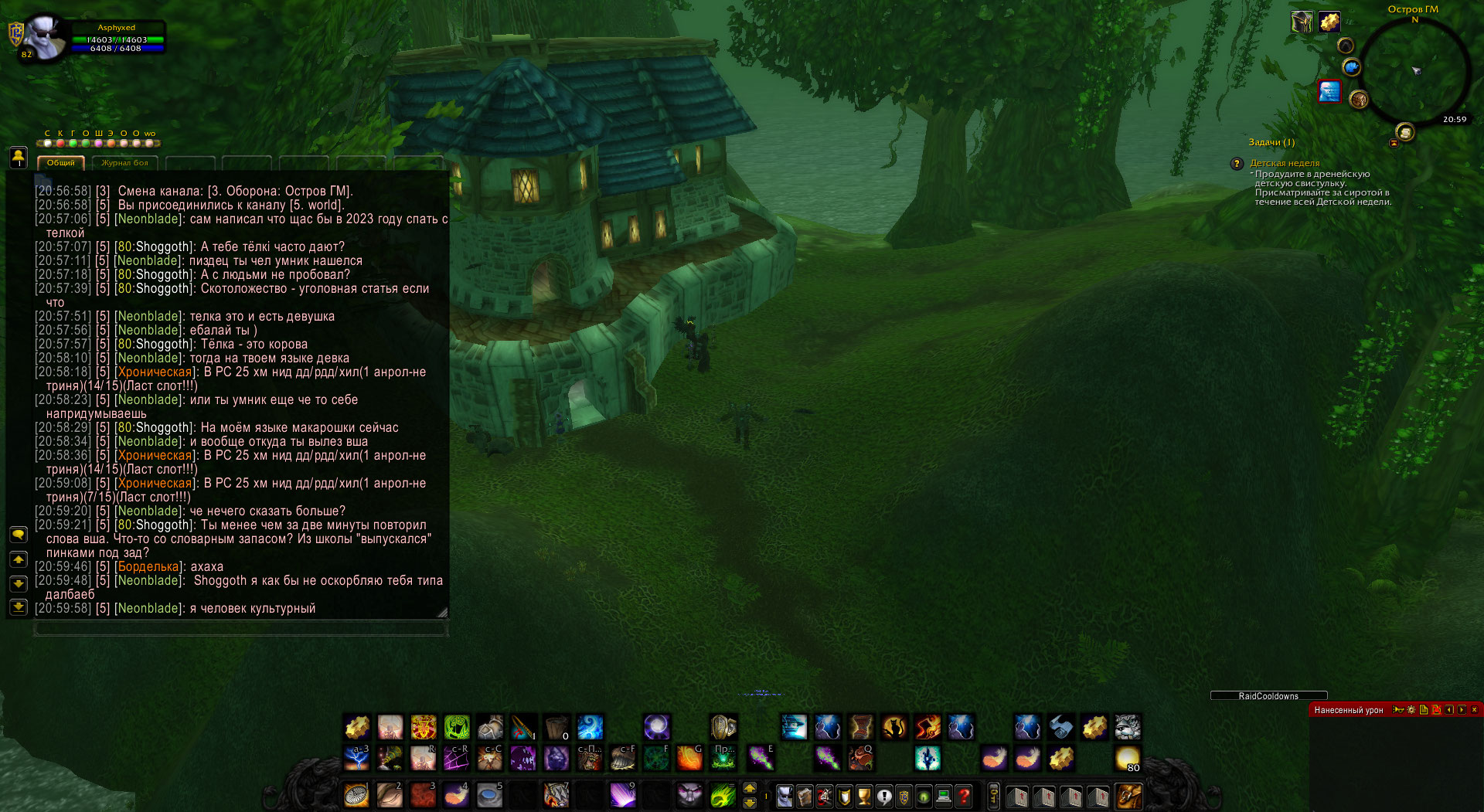Jump chat to the newest messages

click(19, 607)
